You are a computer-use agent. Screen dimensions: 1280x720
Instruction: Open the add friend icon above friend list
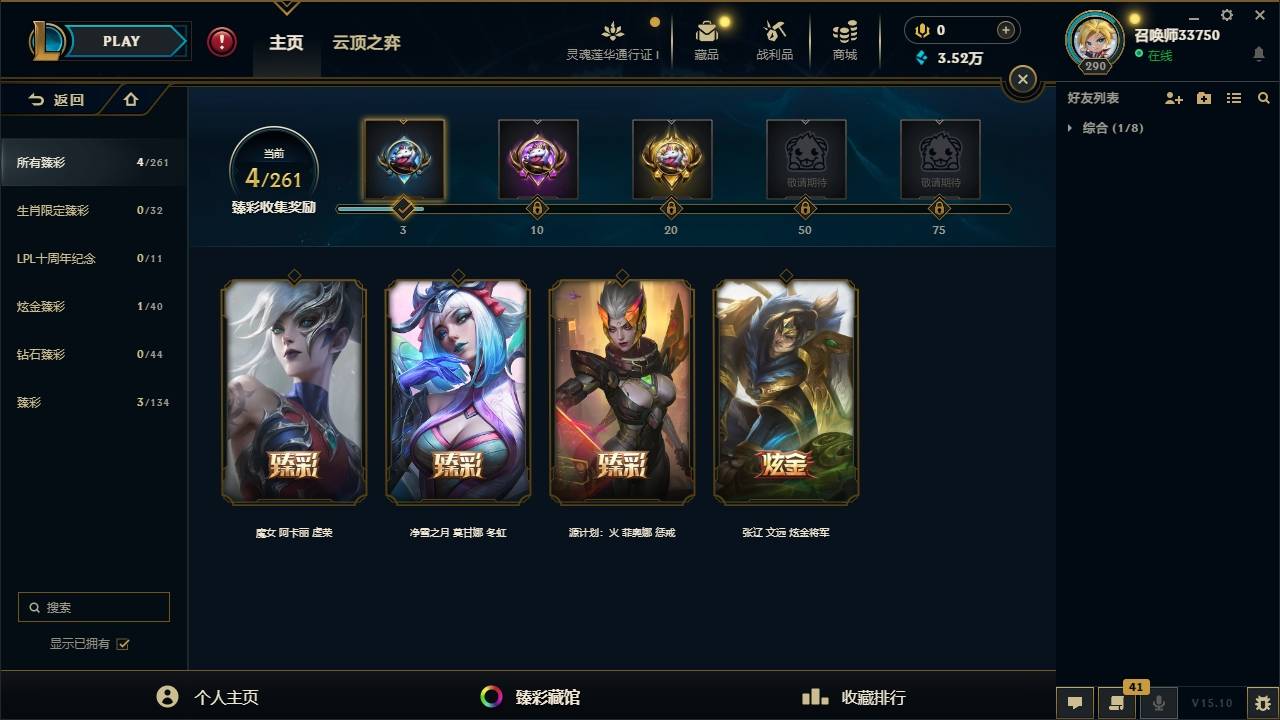(1173, 98)
